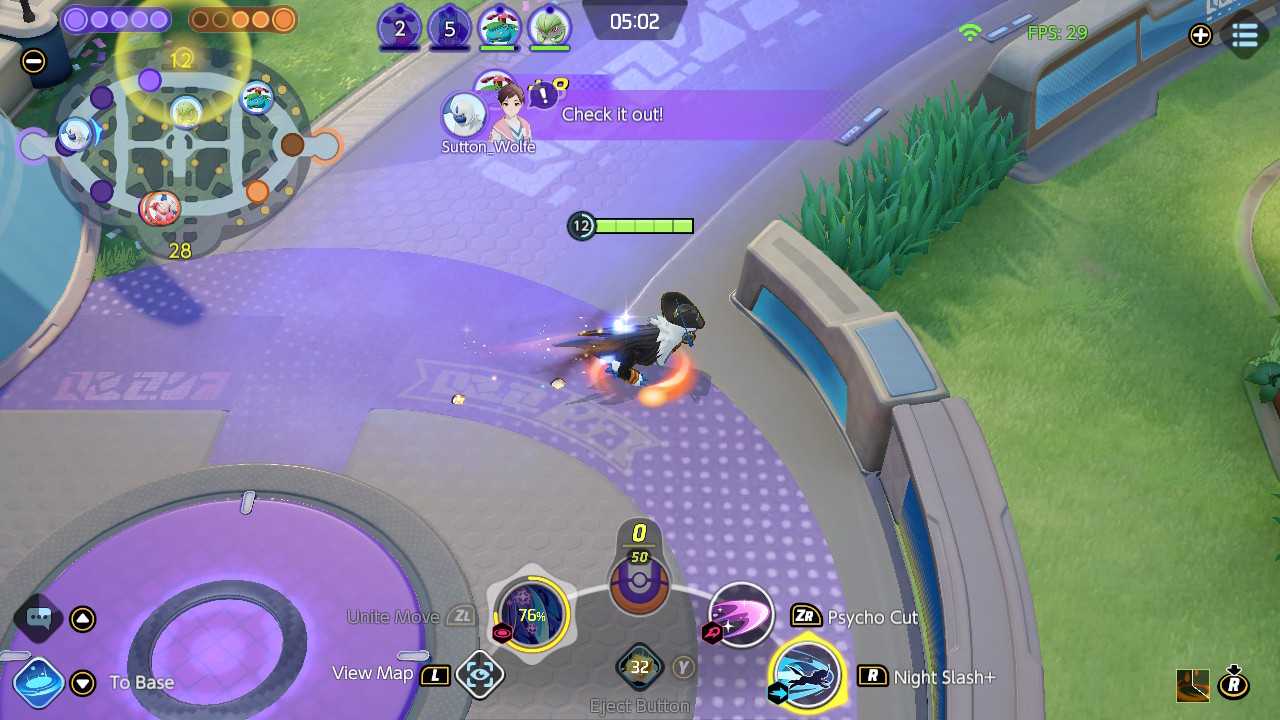This screenshot has width=1280, height=720.
Task: Select the Venusaur teammate portrait
Action: coord(498,28)
